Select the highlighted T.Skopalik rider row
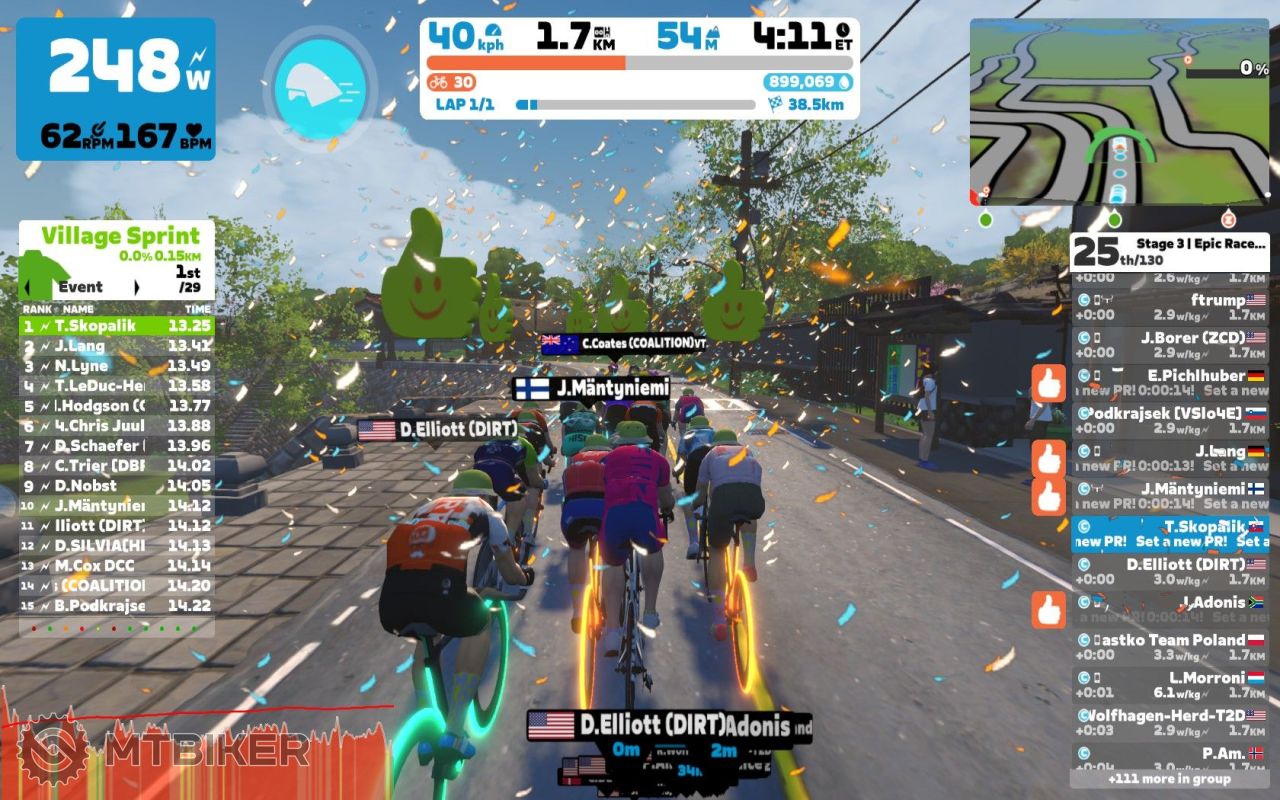 tap(1170, 533)
